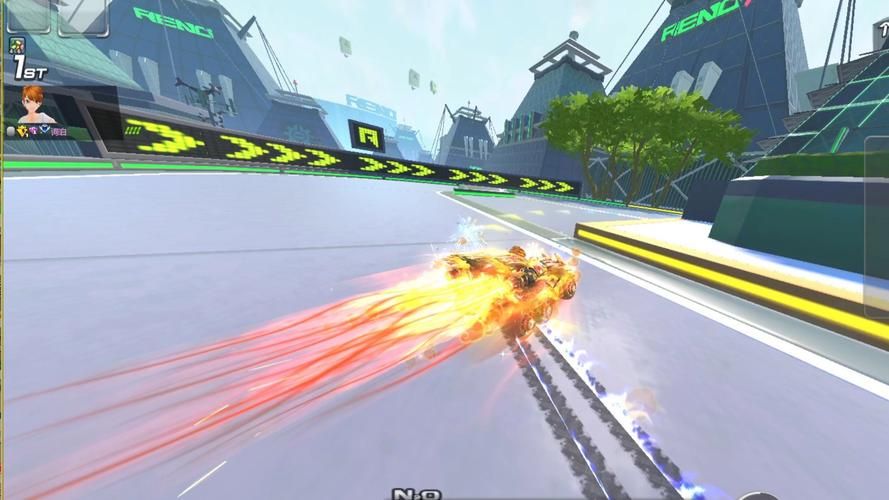Click the small colorful icon above 1ST rank

tap(17, 45)
